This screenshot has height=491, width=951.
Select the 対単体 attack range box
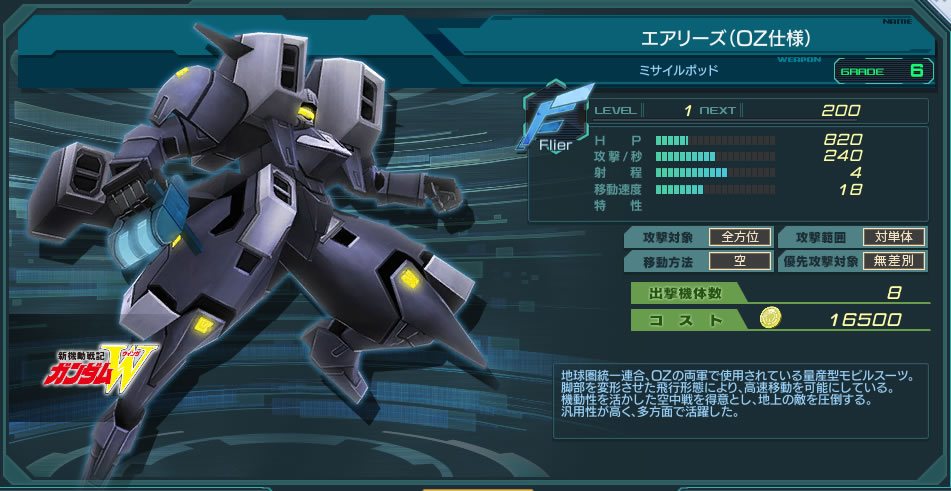[x=893, y=237]
